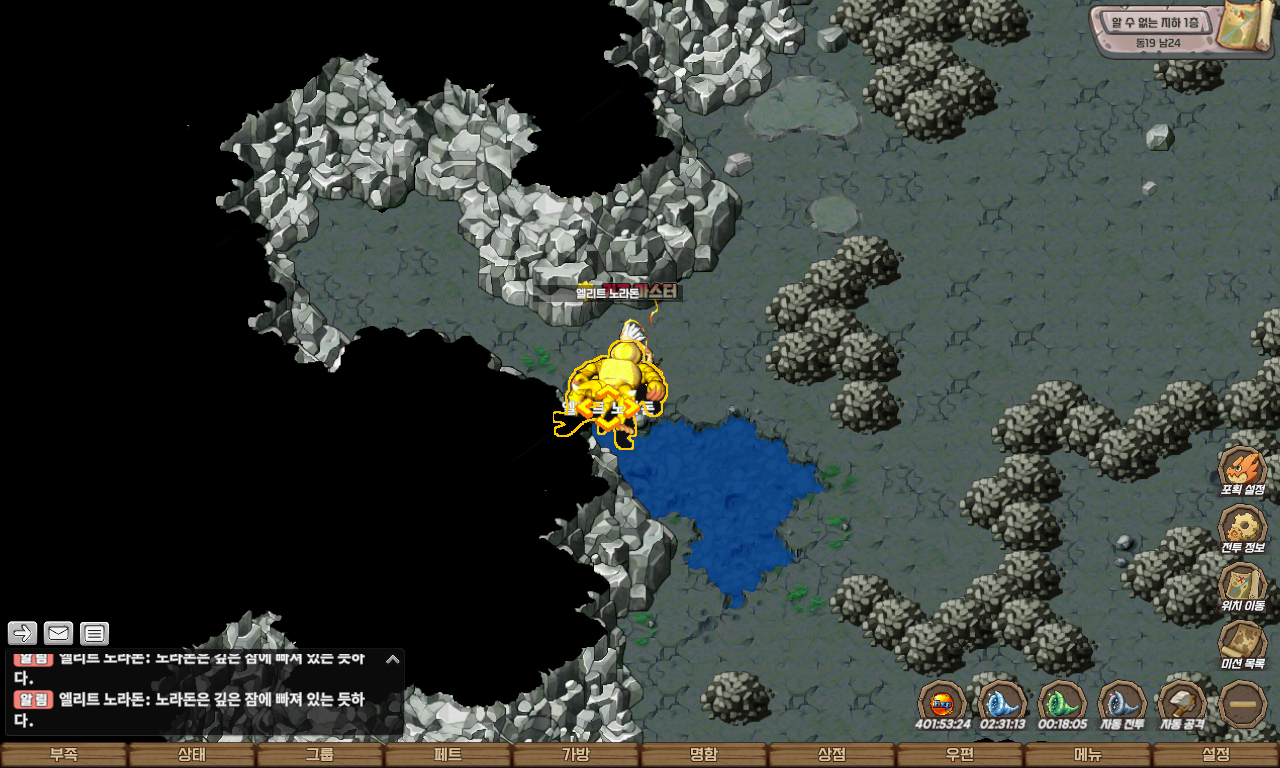View 전투 정보 battle info
The width and height of the screenshot is (1280, 768).
(1242, 528)
